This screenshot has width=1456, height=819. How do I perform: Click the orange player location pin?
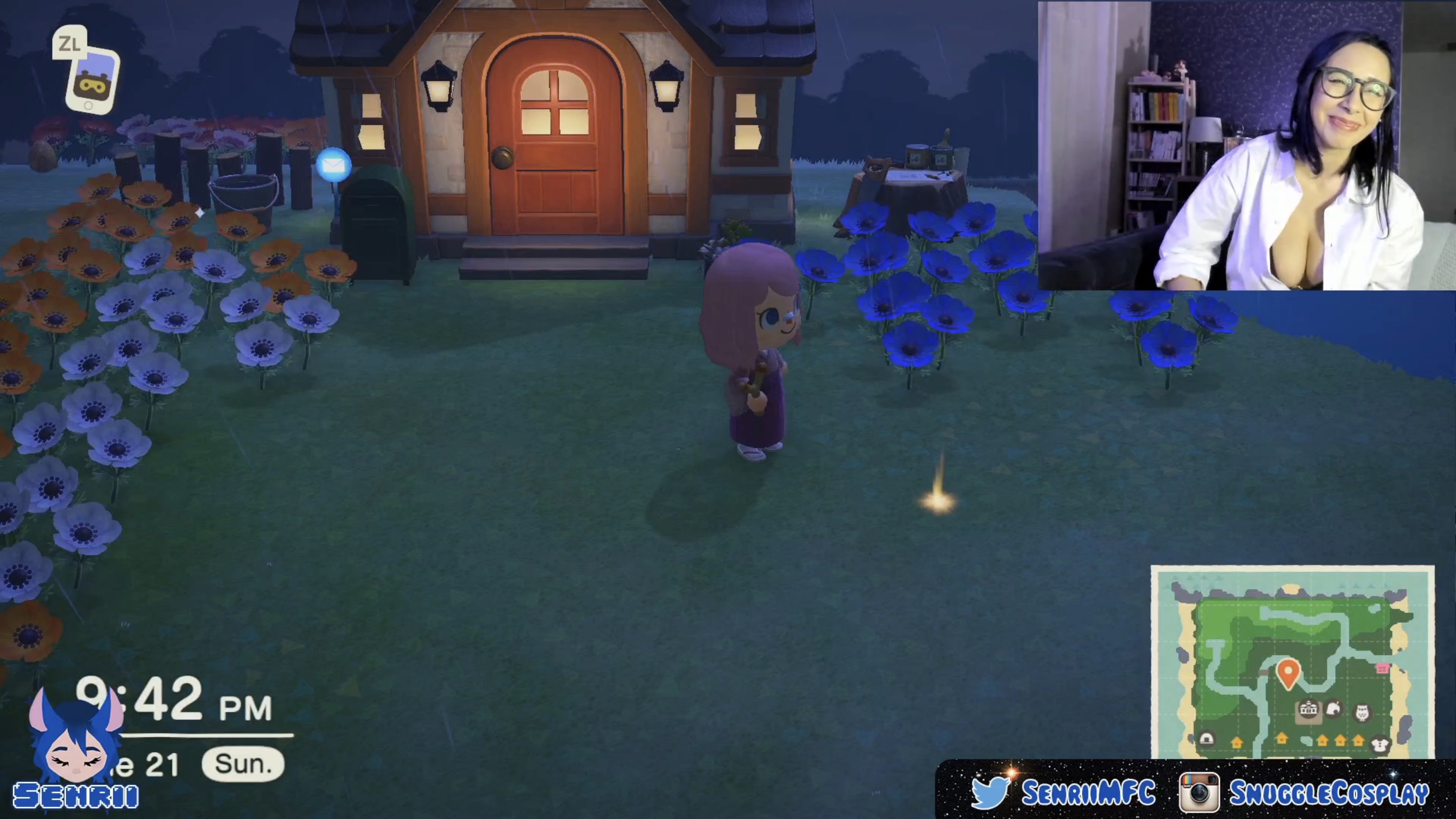coord(1288,671)
